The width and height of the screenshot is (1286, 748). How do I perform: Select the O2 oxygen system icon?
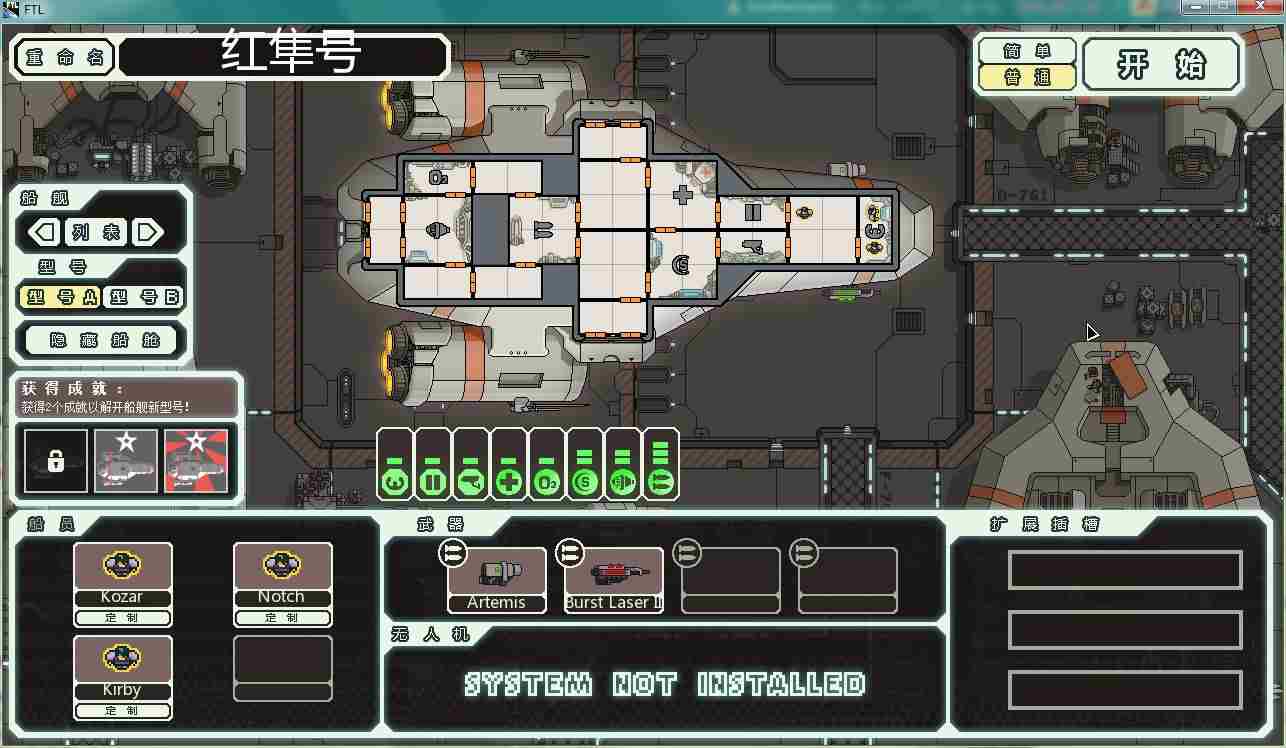546,483
